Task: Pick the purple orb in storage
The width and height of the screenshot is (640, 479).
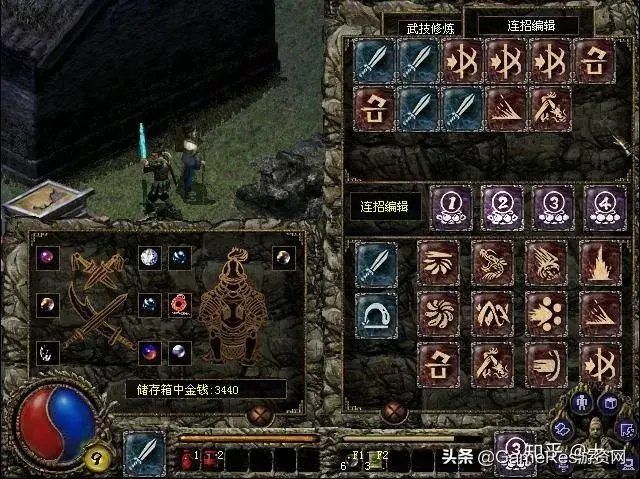Action: [48, 257]
